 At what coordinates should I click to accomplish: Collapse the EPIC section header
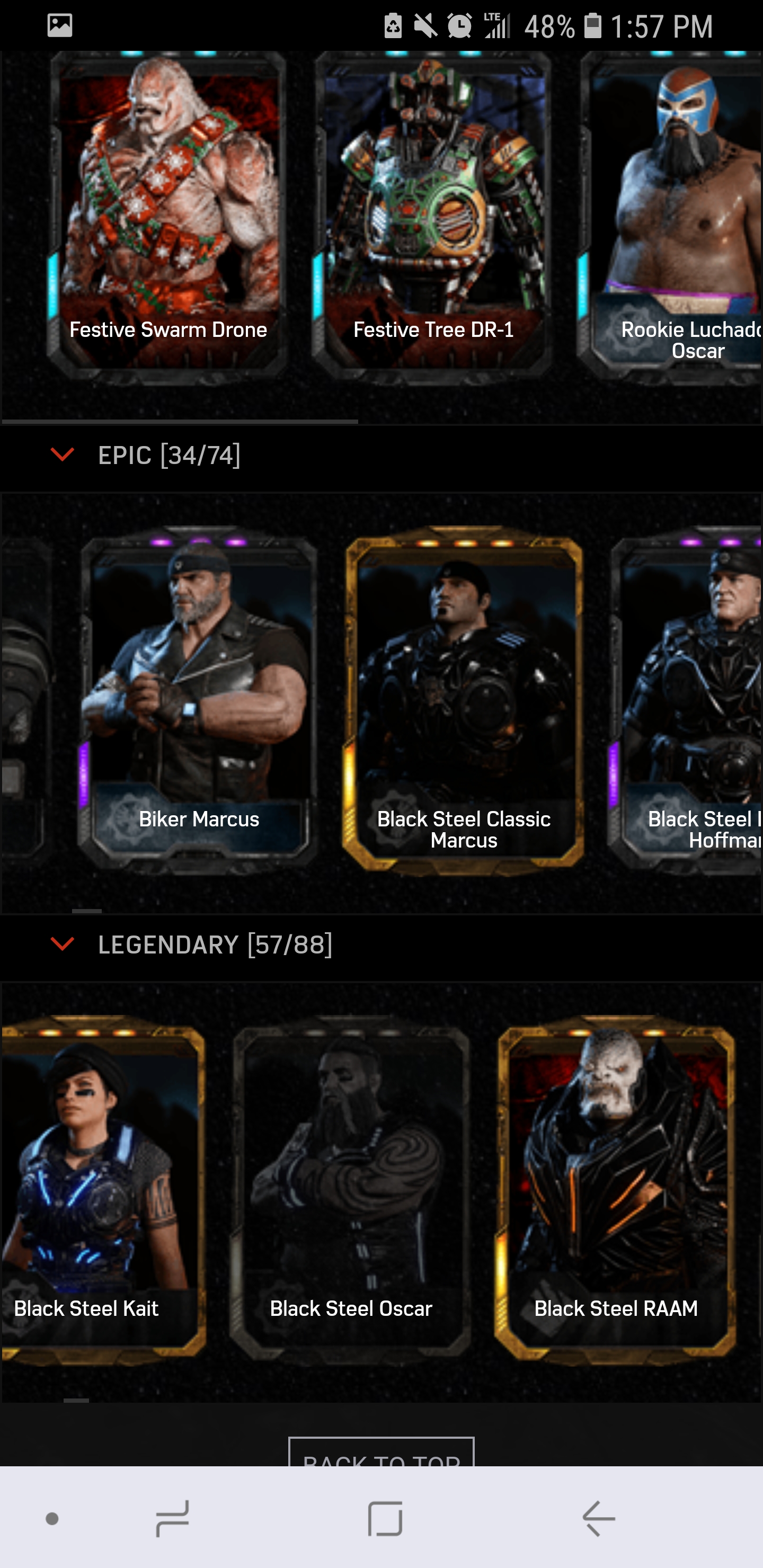tap(62, 455)
